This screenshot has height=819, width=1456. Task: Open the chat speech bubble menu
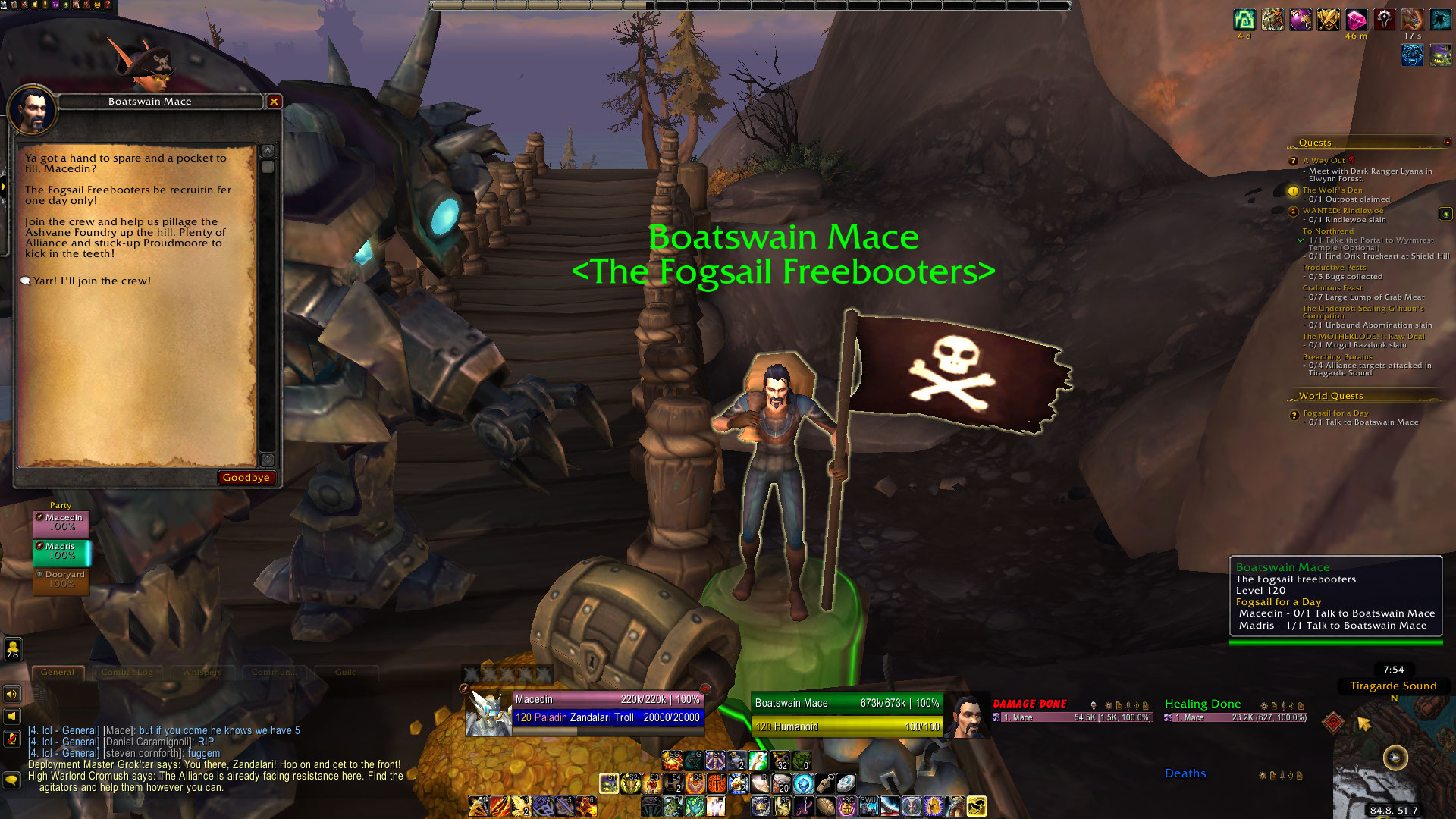pos(12,780)
